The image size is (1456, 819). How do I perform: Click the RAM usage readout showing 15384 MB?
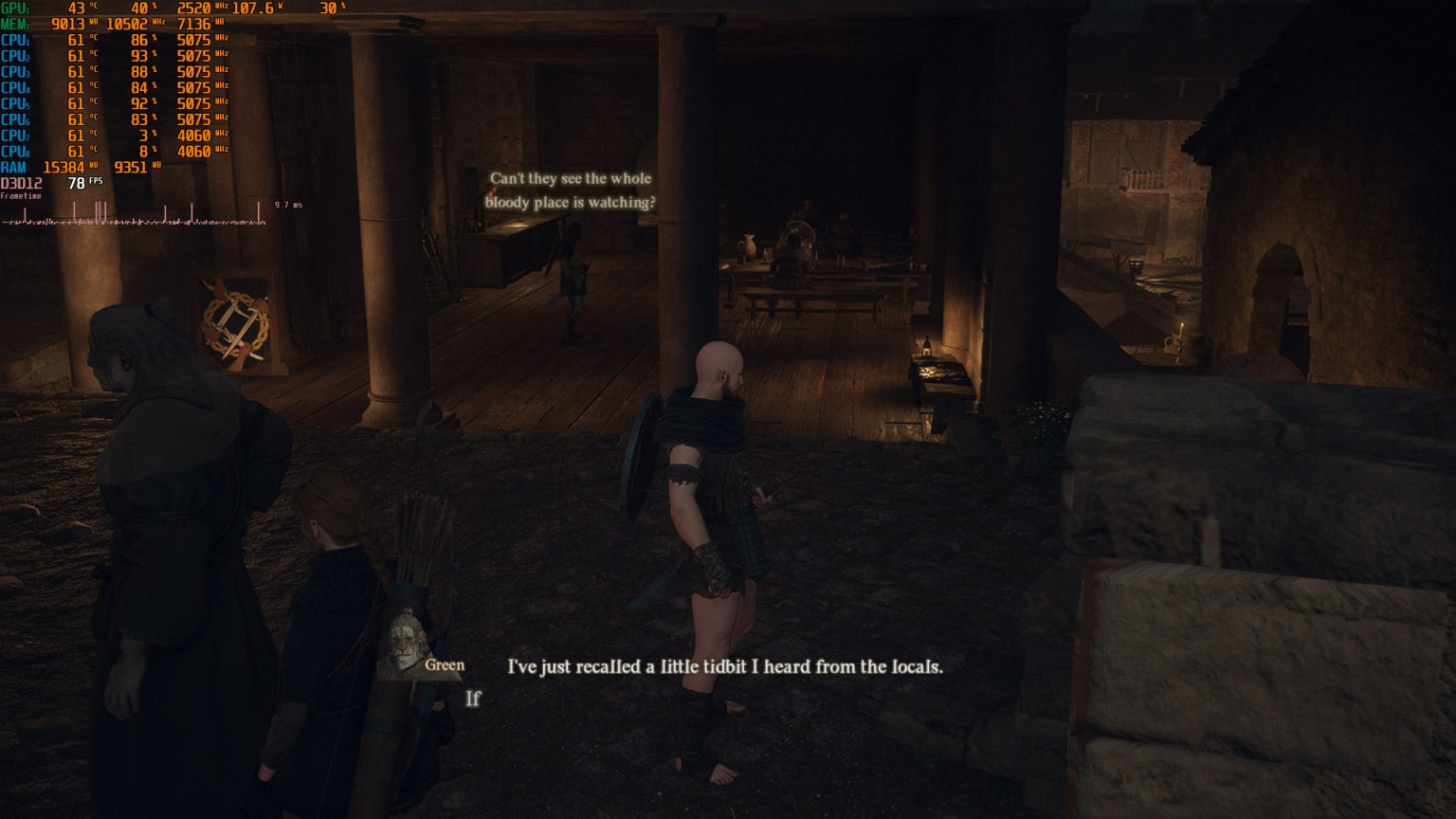63,167
